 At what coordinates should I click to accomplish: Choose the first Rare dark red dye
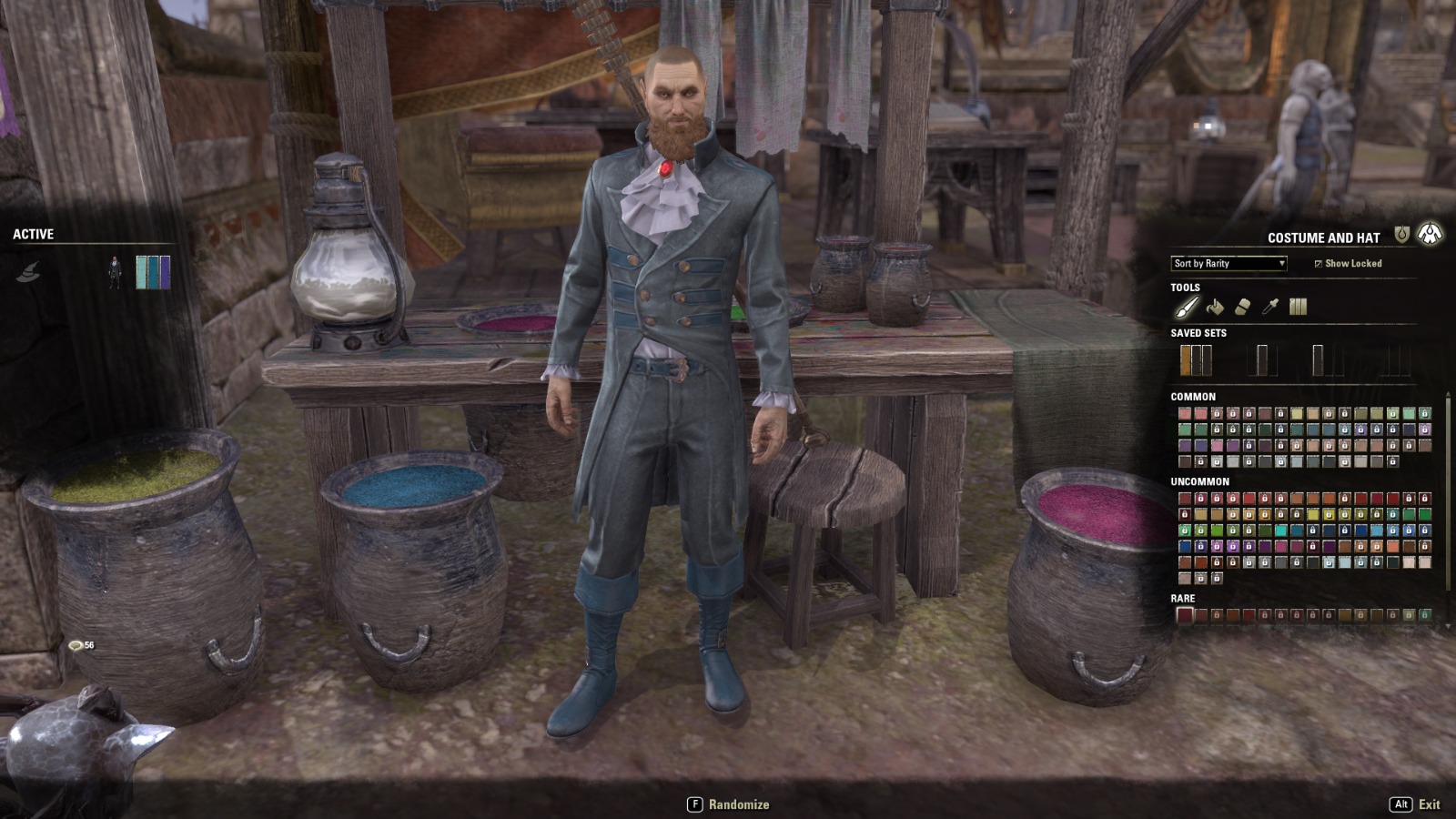point(1185,615)
